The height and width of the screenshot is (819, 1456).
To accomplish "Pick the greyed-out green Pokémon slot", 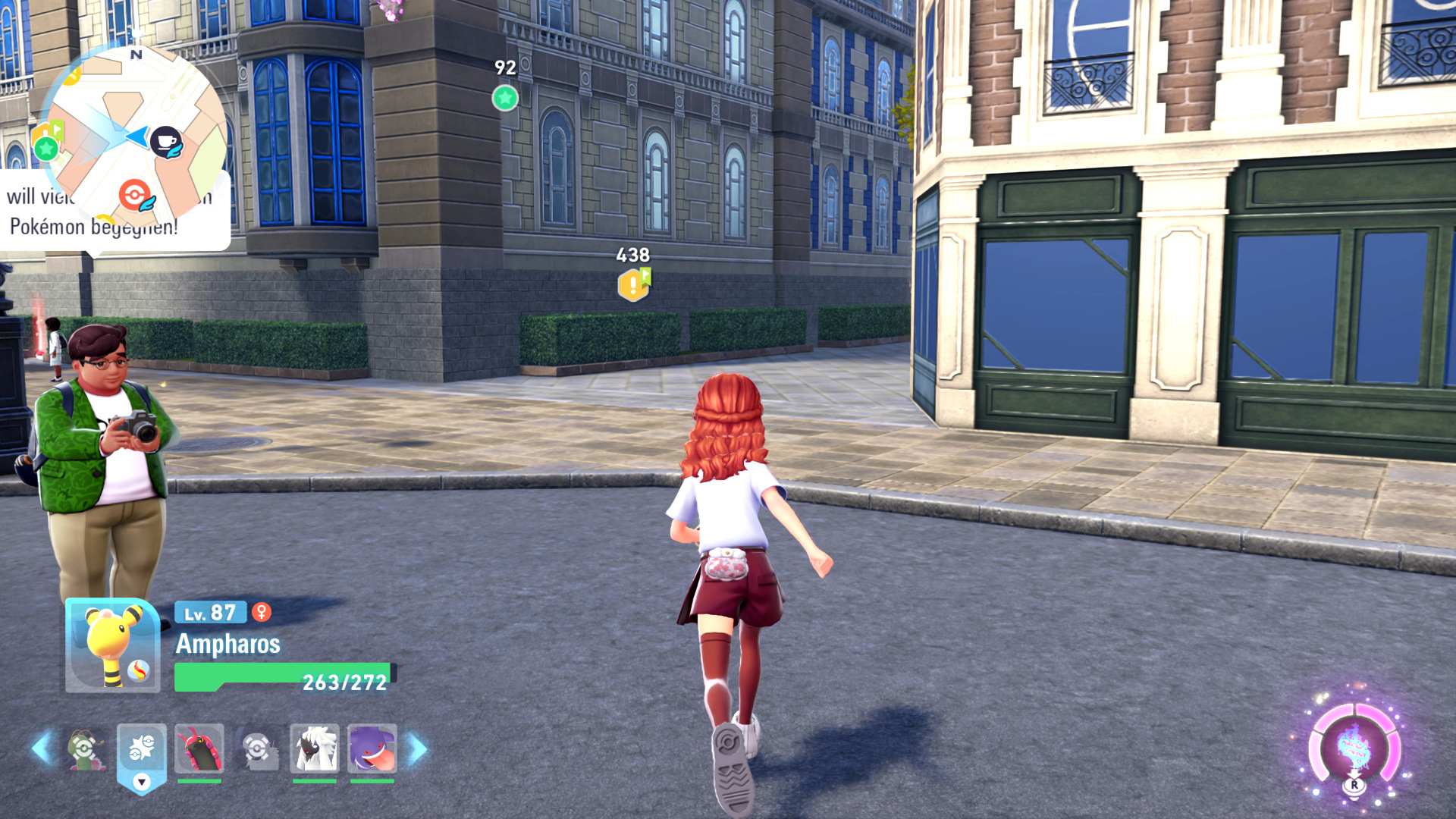I will point(85,749).
